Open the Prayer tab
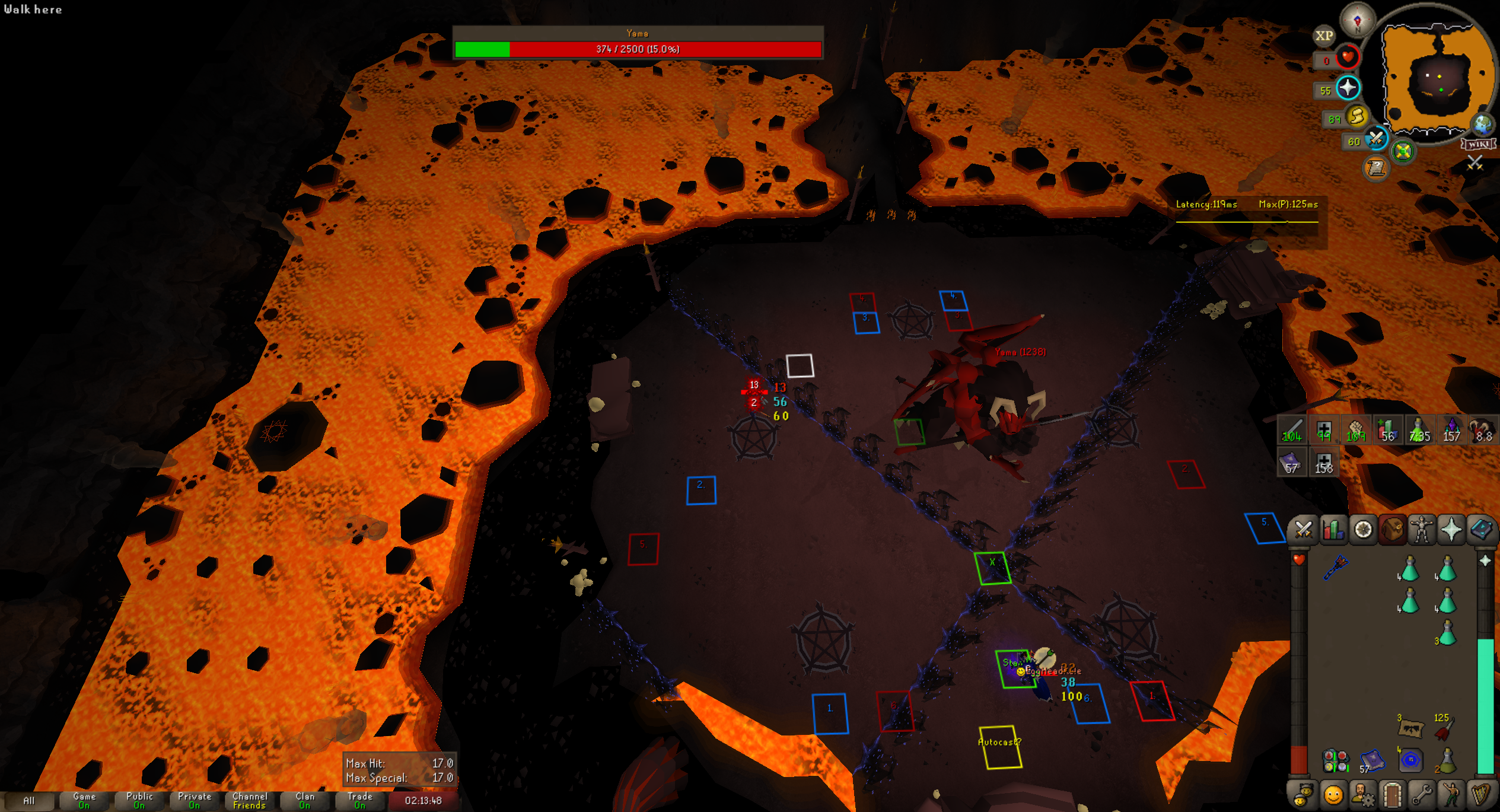The height and width of the screenshot is (812, 1500). (1451, 530)
